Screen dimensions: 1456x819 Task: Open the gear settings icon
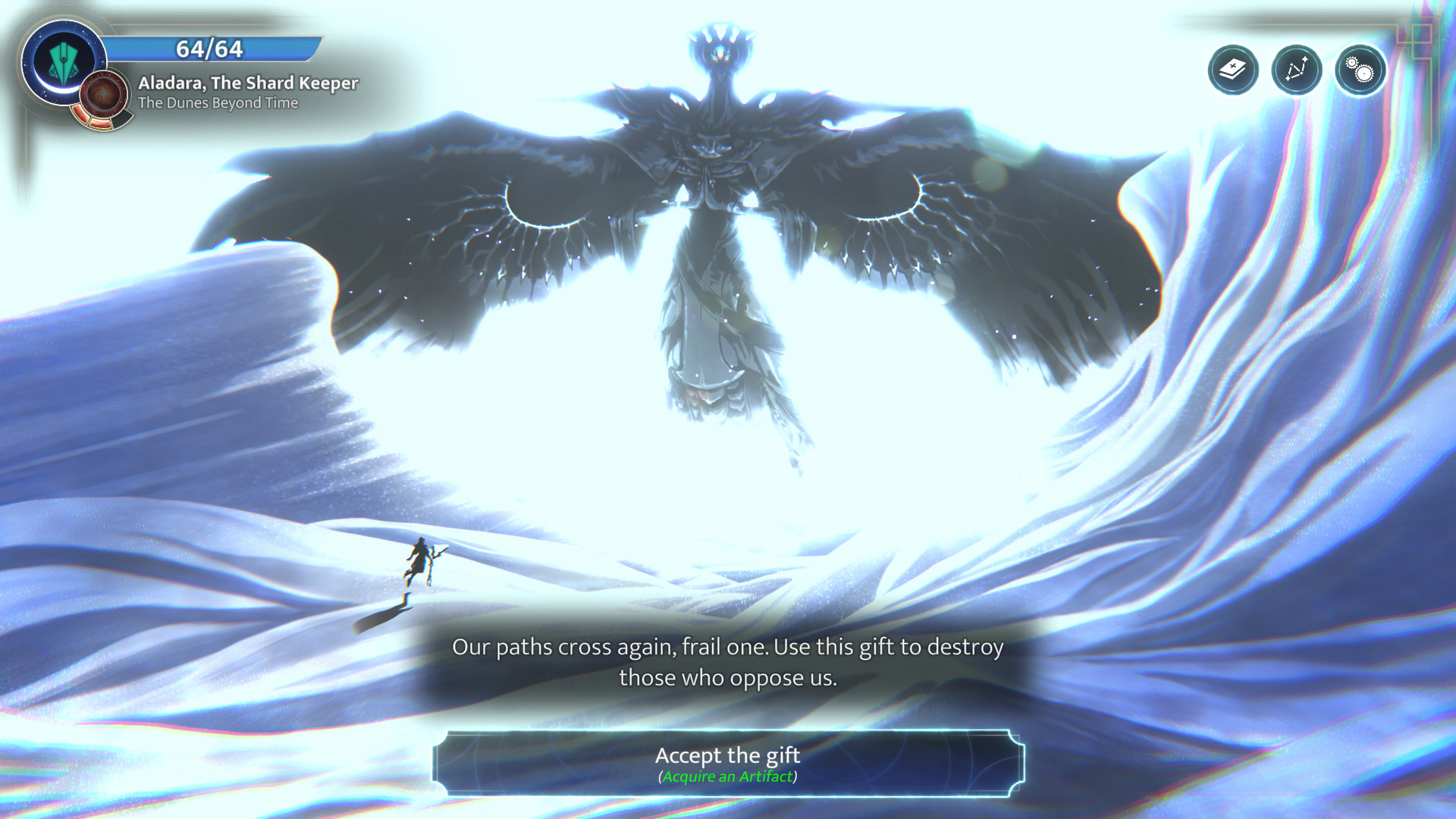1360,71
